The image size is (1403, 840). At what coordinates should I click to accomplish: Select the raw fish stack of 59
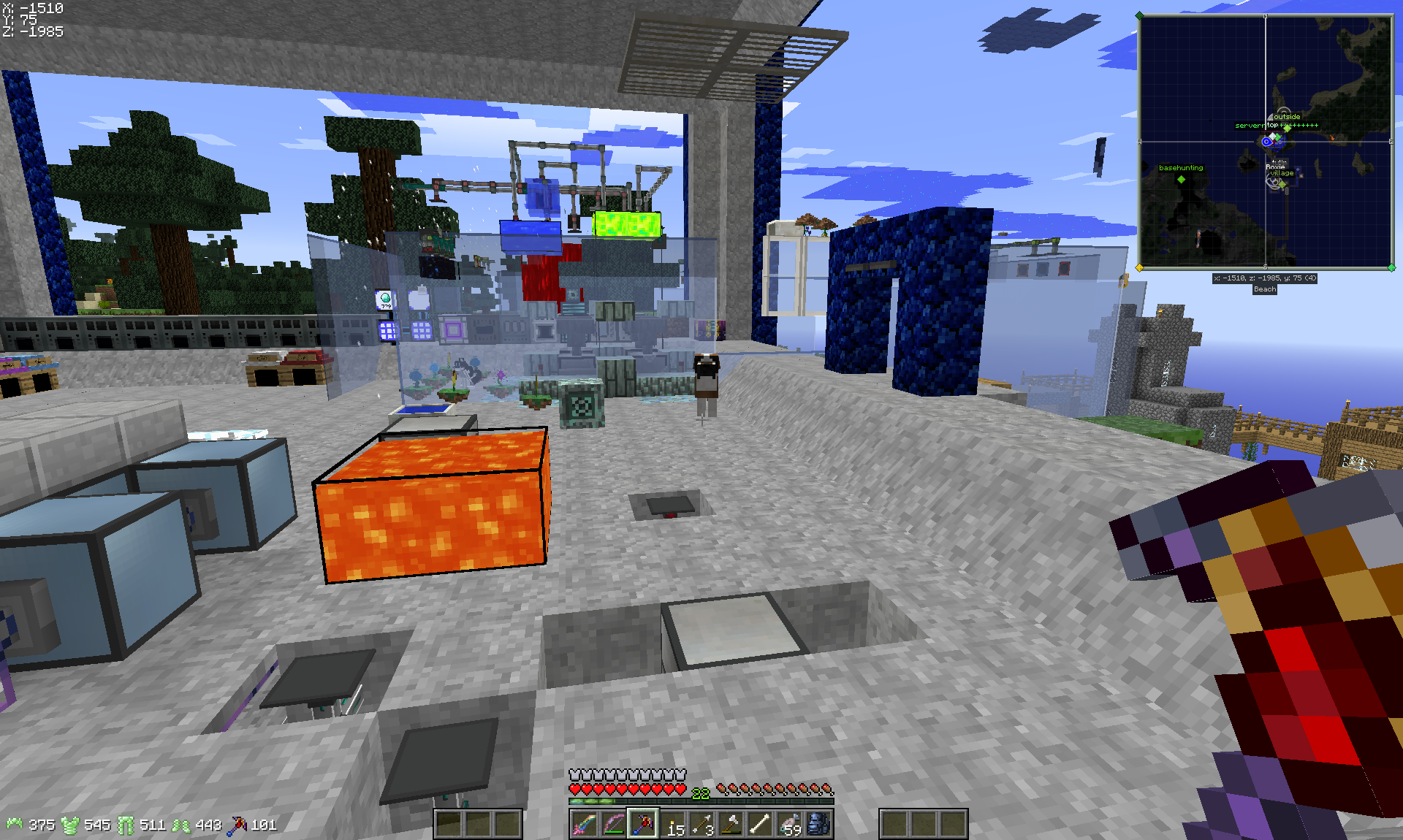pyautogui.click(x=789, y=825)
